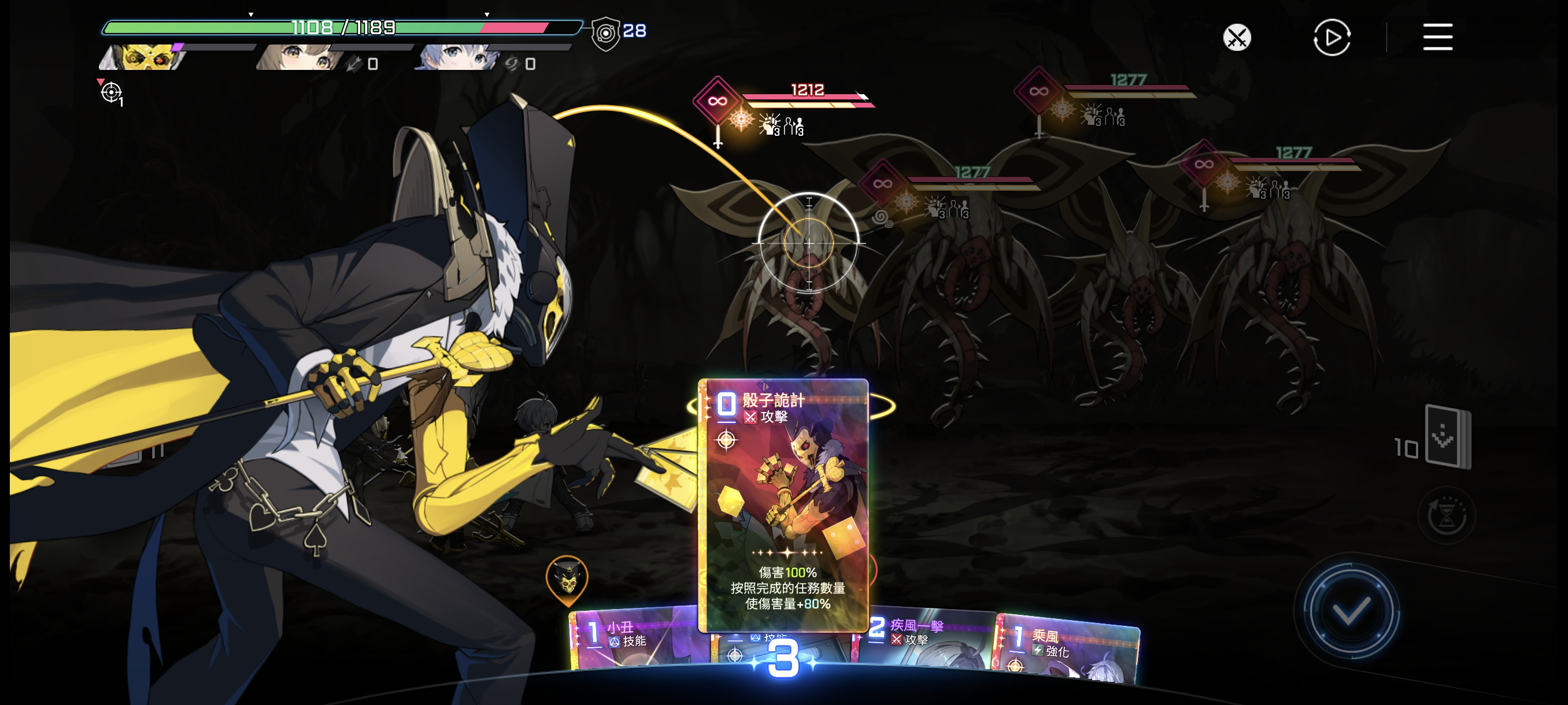
Task: Toggle the crossed swords auto-battle icon
Action: (x=1237, y=38)
